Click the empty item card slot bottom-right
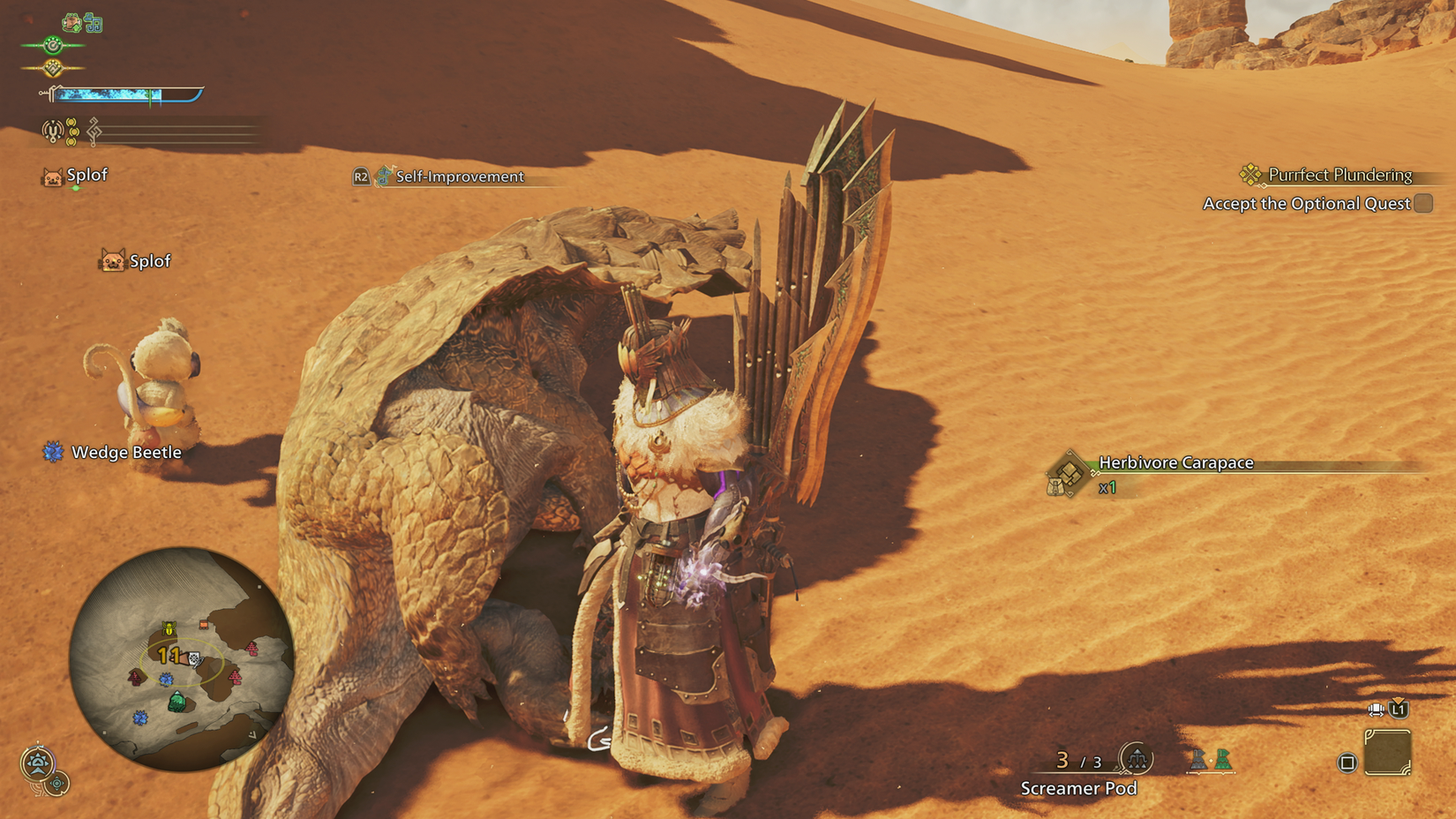The width and height of the screenshot is (1456, 819). click(x=1388, y=752)
